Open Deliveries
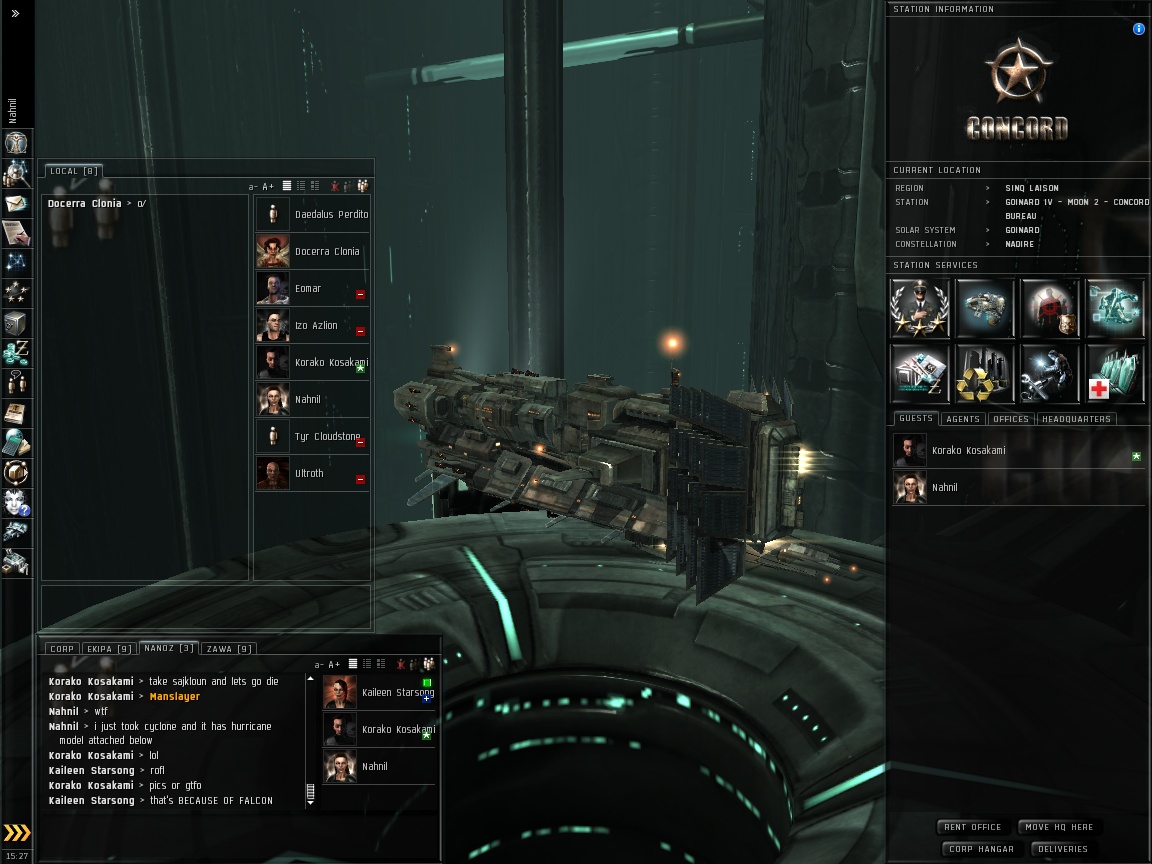 [1062, 849]
